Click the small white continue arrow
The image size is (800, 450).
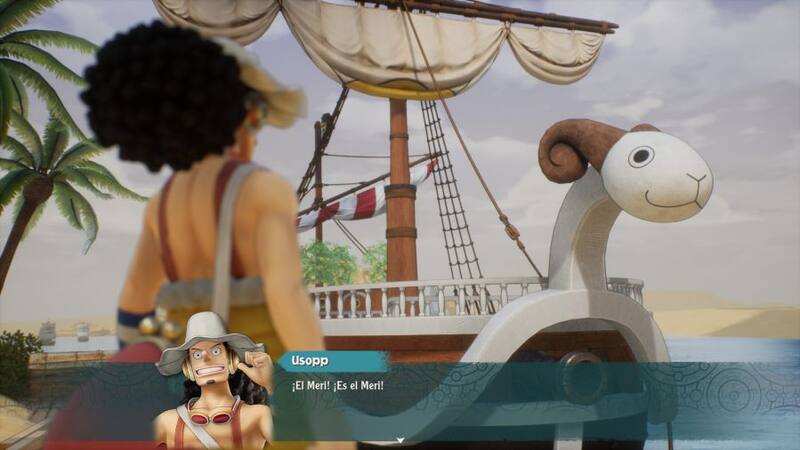(400, 440)
